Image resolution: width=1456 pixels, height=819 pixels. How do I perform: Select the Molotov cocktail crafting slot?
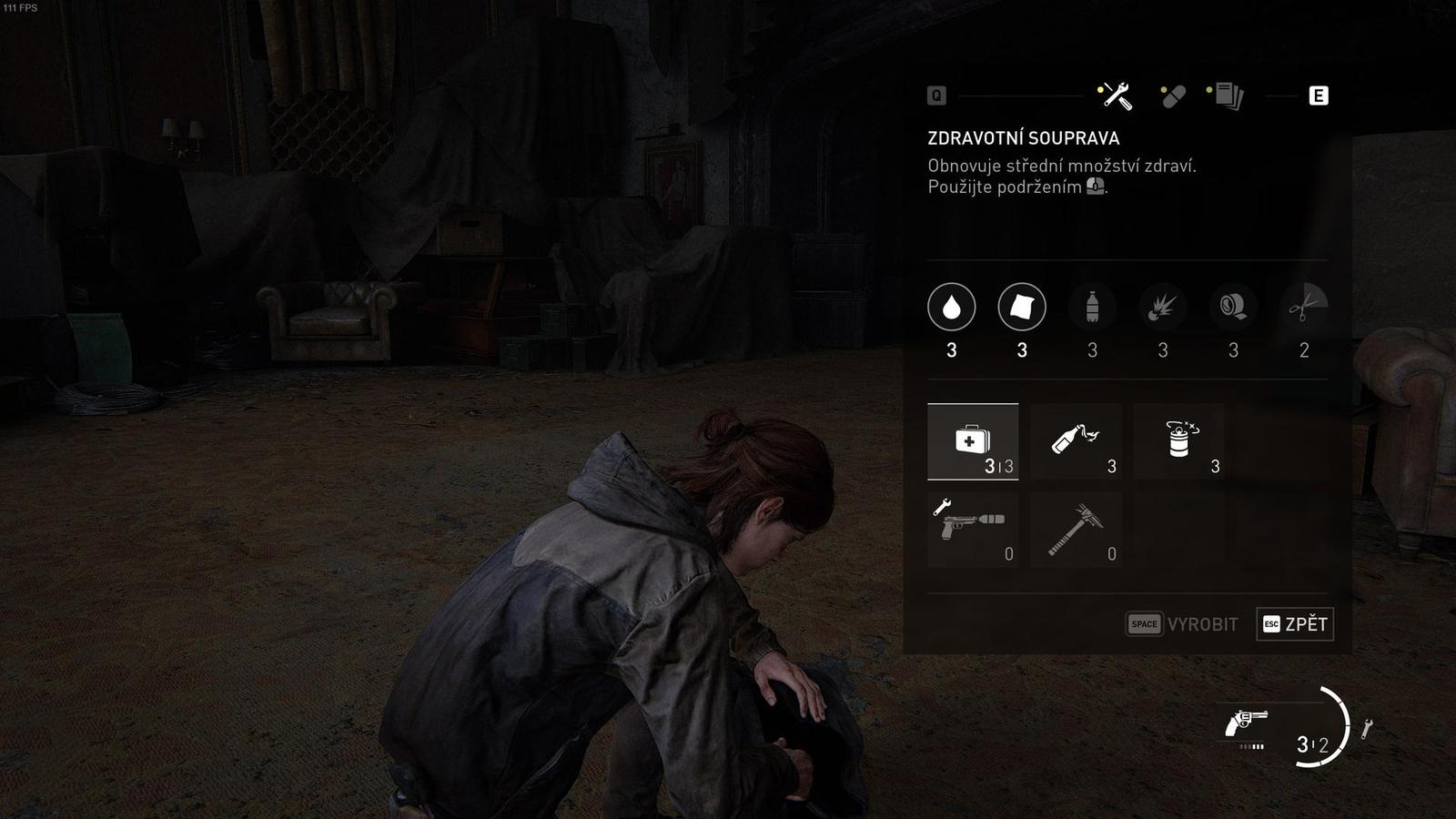1076,441
